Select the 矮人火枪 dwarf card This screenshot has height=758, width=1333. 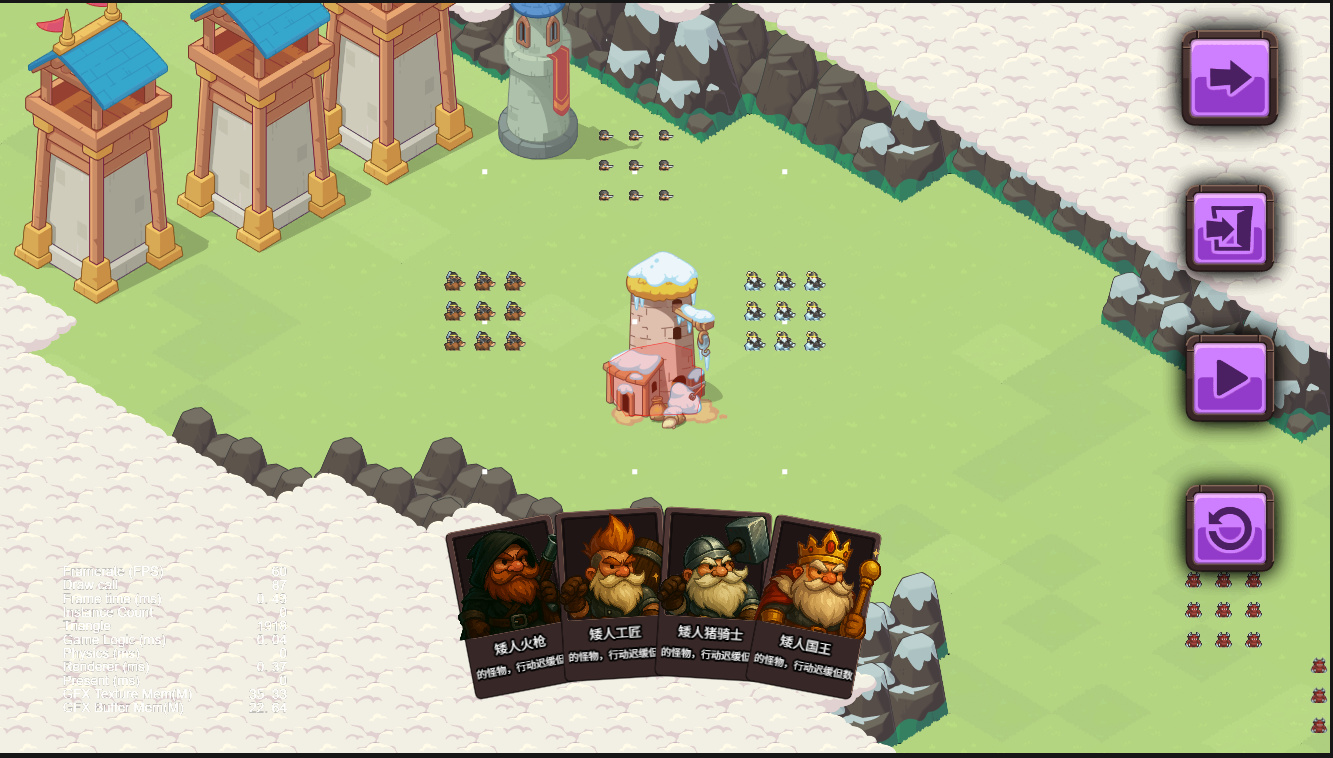508,605
